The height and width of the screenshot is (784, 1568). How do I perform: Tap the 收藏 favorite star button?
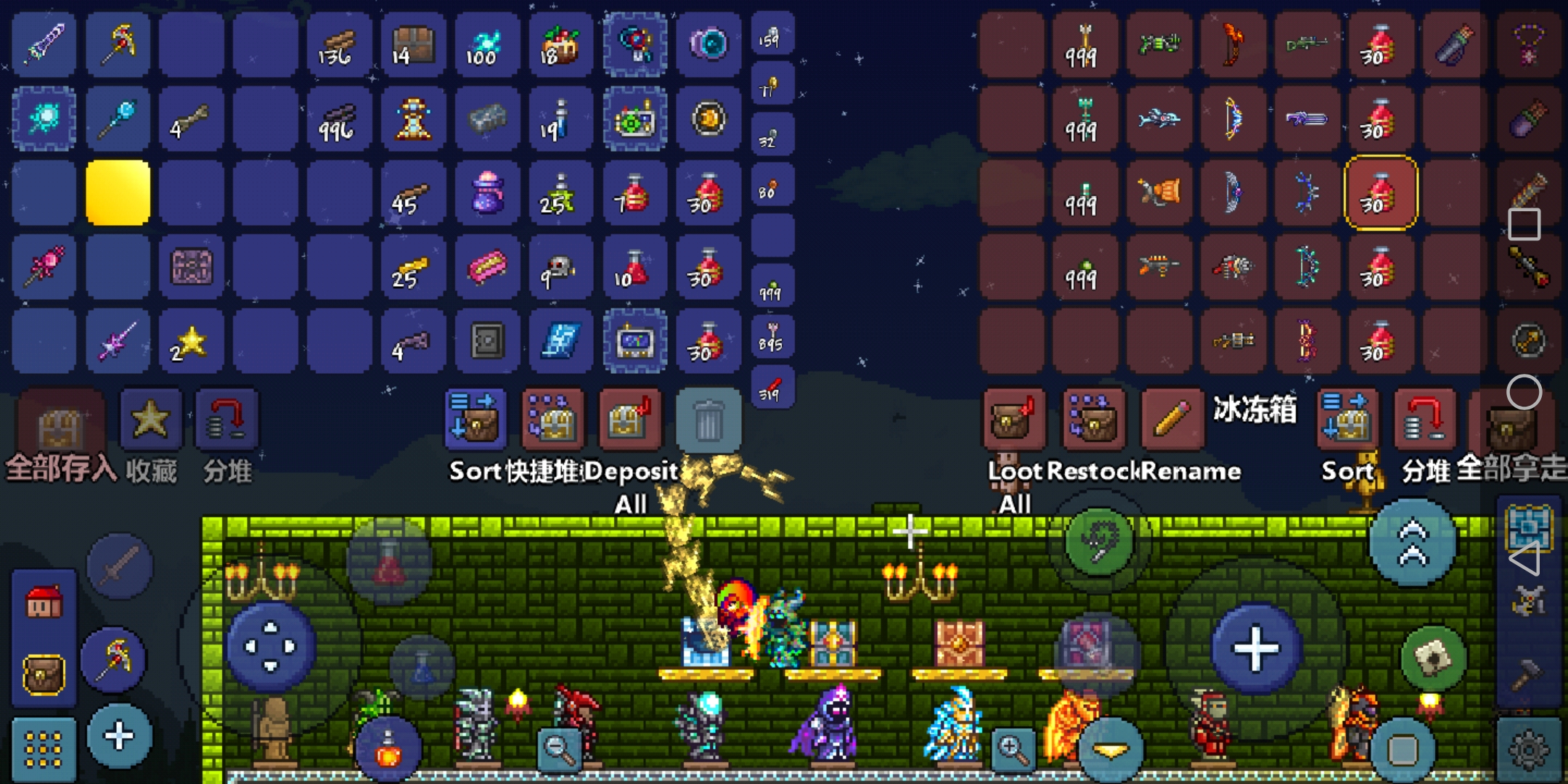pyautogui.click(x=150, y=419)
